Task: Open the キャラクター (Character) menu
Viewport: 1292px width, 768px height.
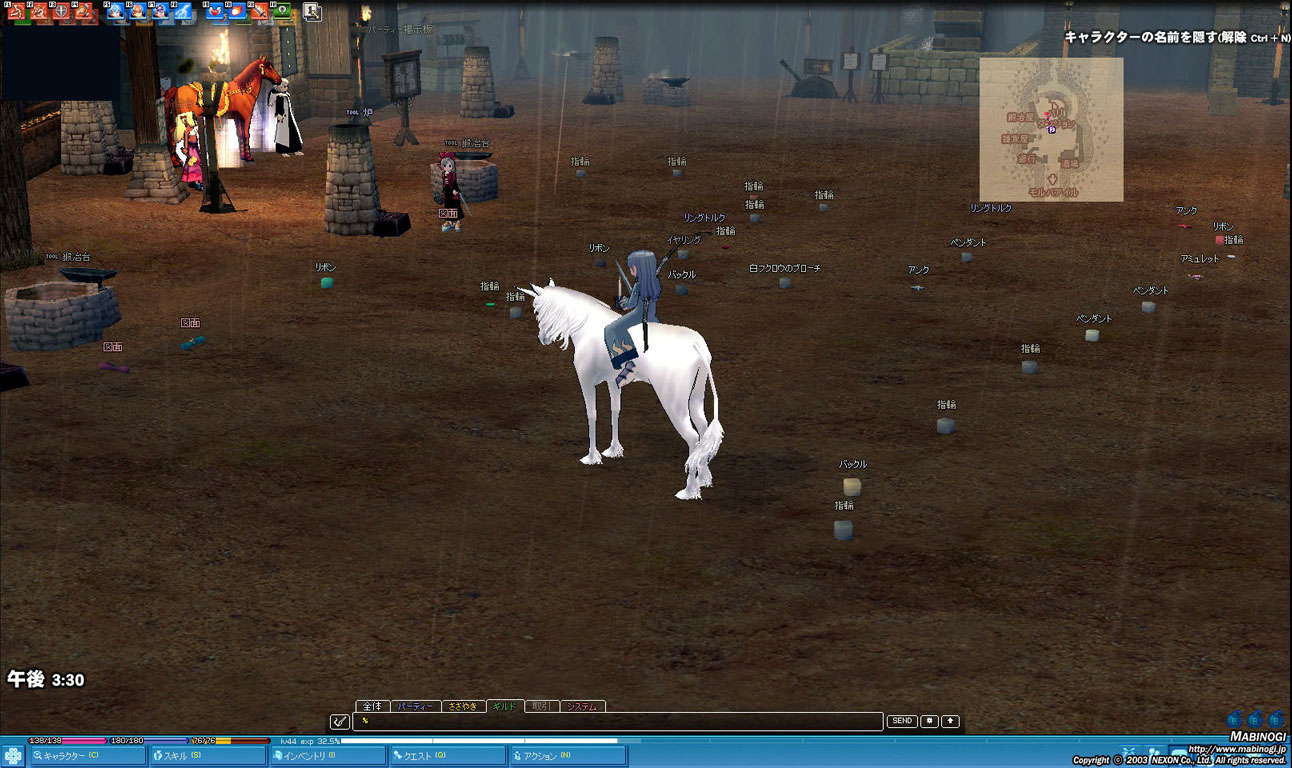Action: (86, 756)
